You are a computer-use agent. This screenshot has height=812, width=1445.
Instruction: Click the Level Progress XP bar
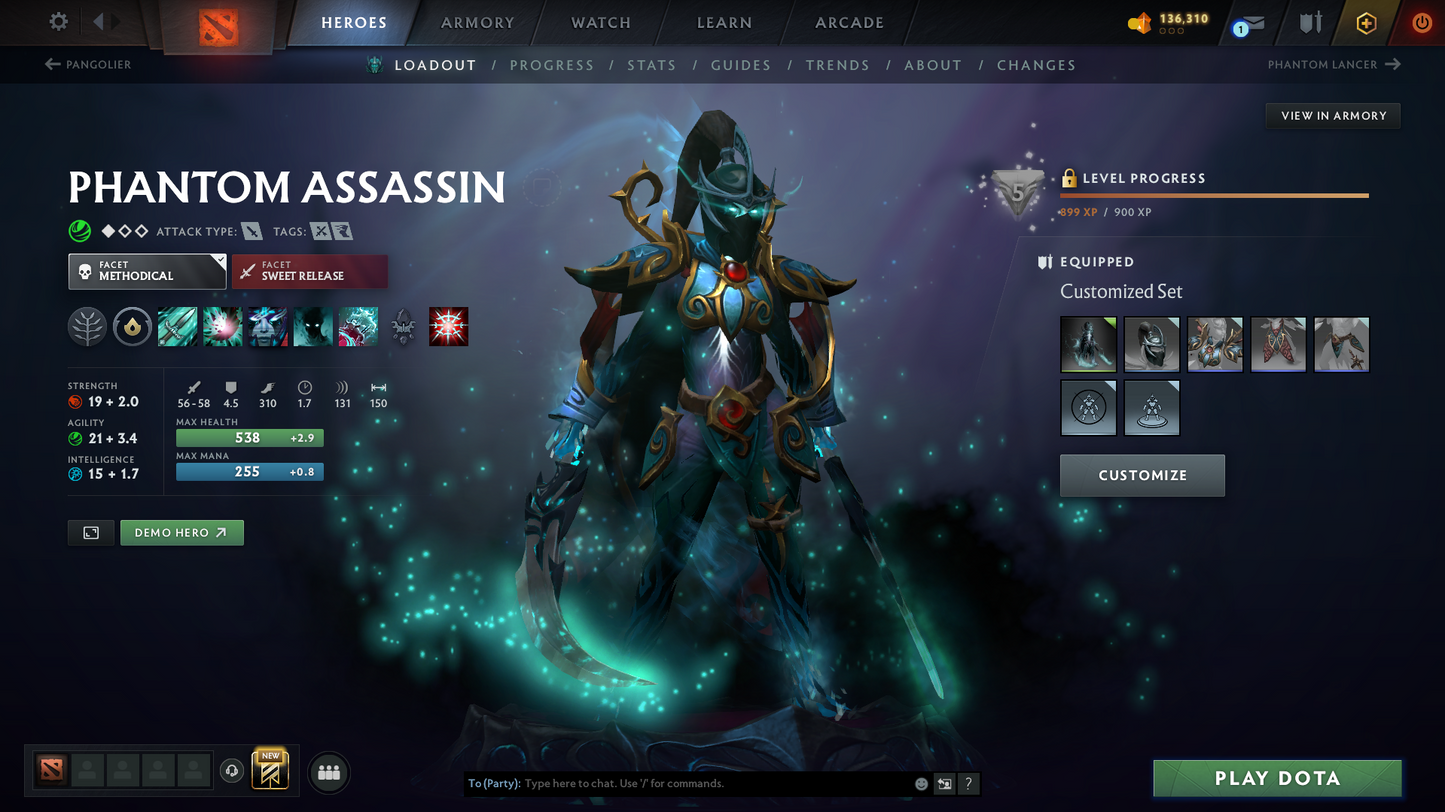pos(1213,196)
